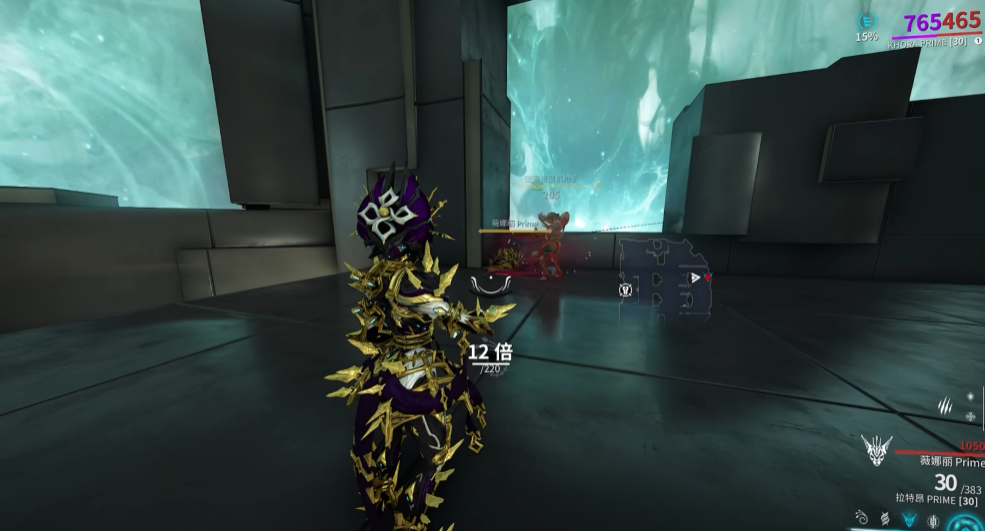Activate the swirl first ability
The width and height of the screenshot is (985, 531).
861,519
